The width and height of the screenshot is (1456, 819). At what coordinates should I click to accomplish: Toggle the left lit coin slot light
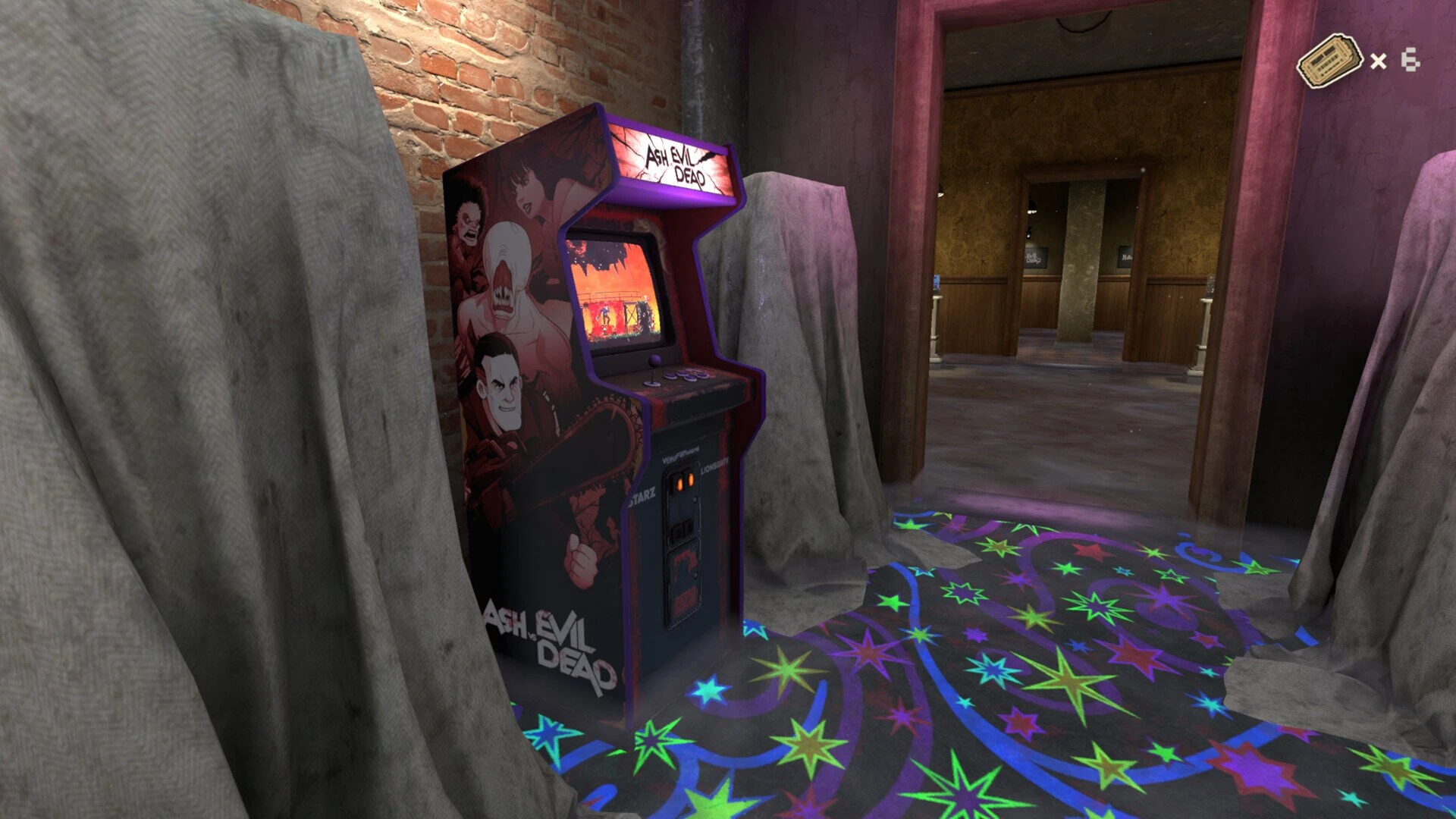tap(680, 484)
